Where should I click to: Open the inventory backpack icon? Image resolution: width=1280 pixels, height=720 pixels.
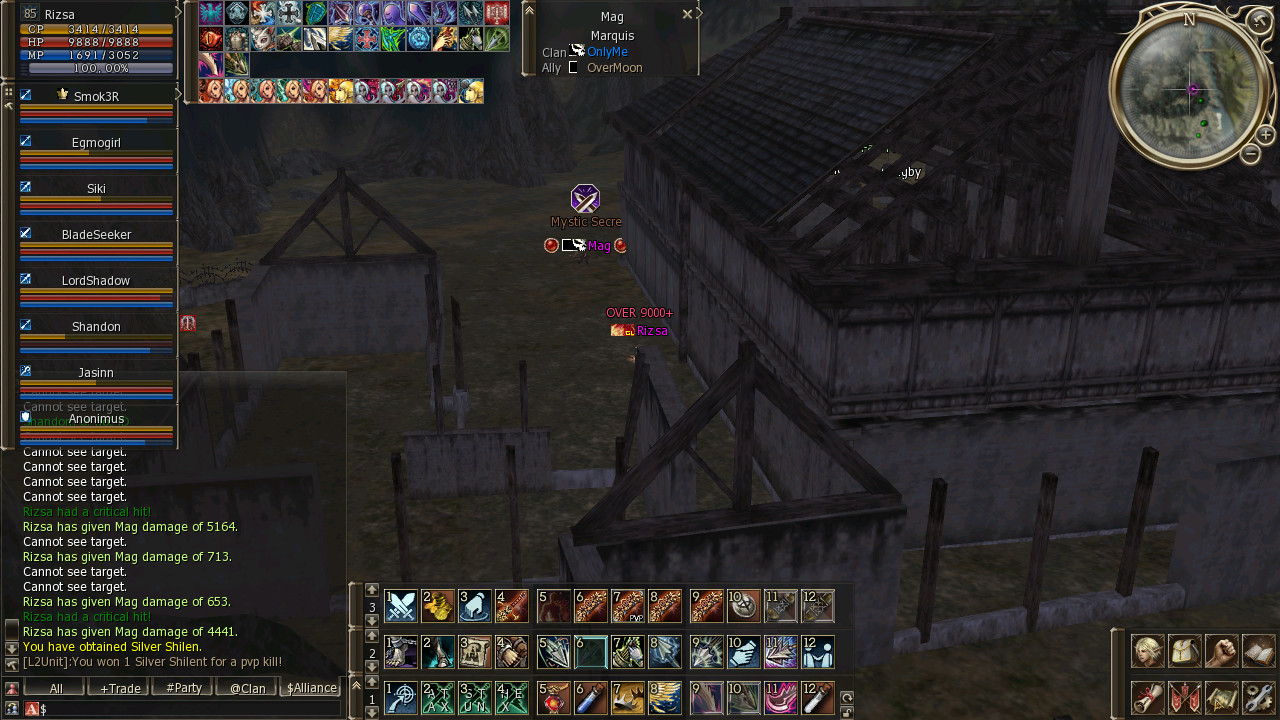pyautogui.click(x=1184, y=651)
